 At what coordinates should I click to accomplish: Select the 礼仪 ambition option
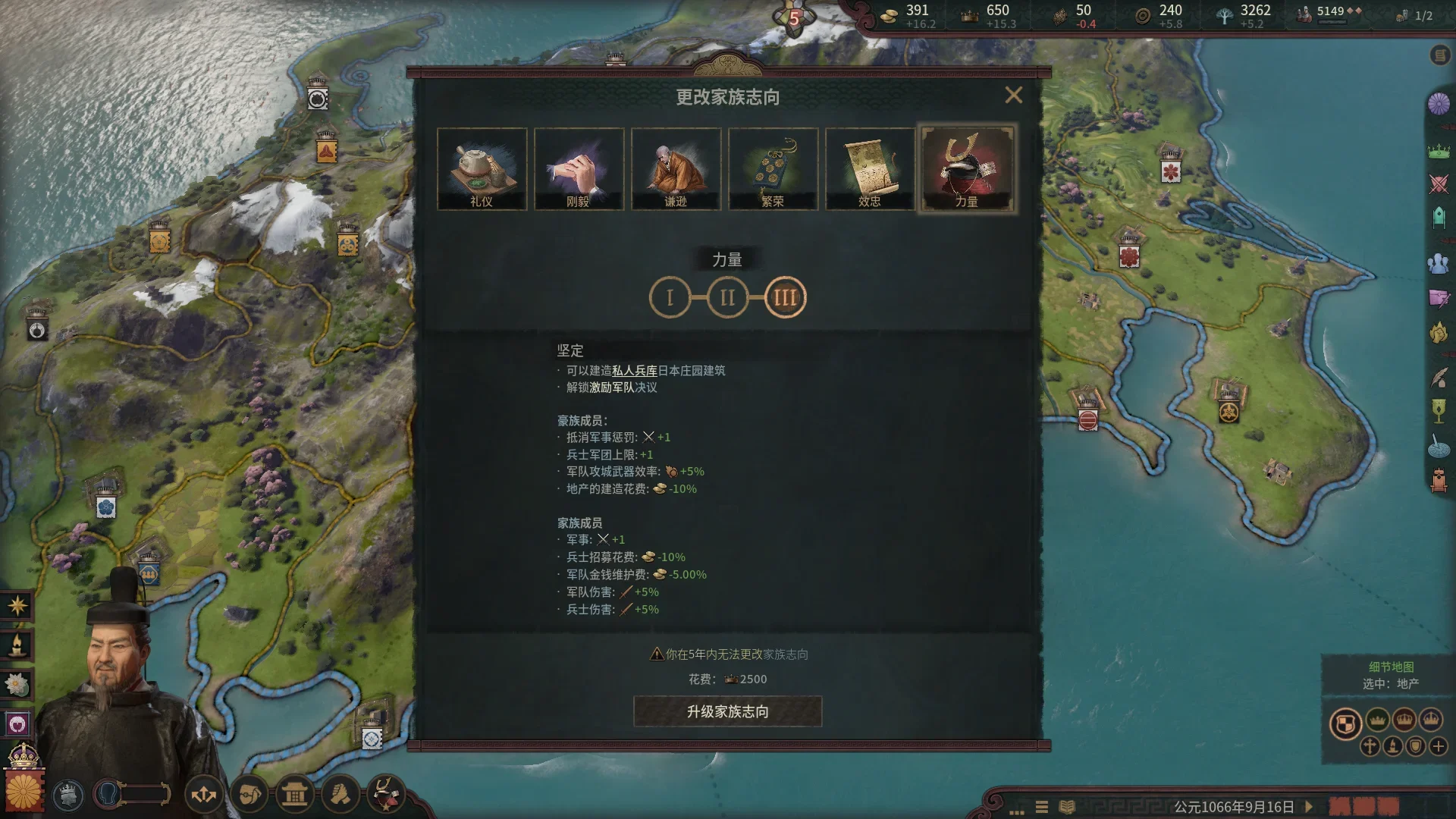click(x=482, y=168)
